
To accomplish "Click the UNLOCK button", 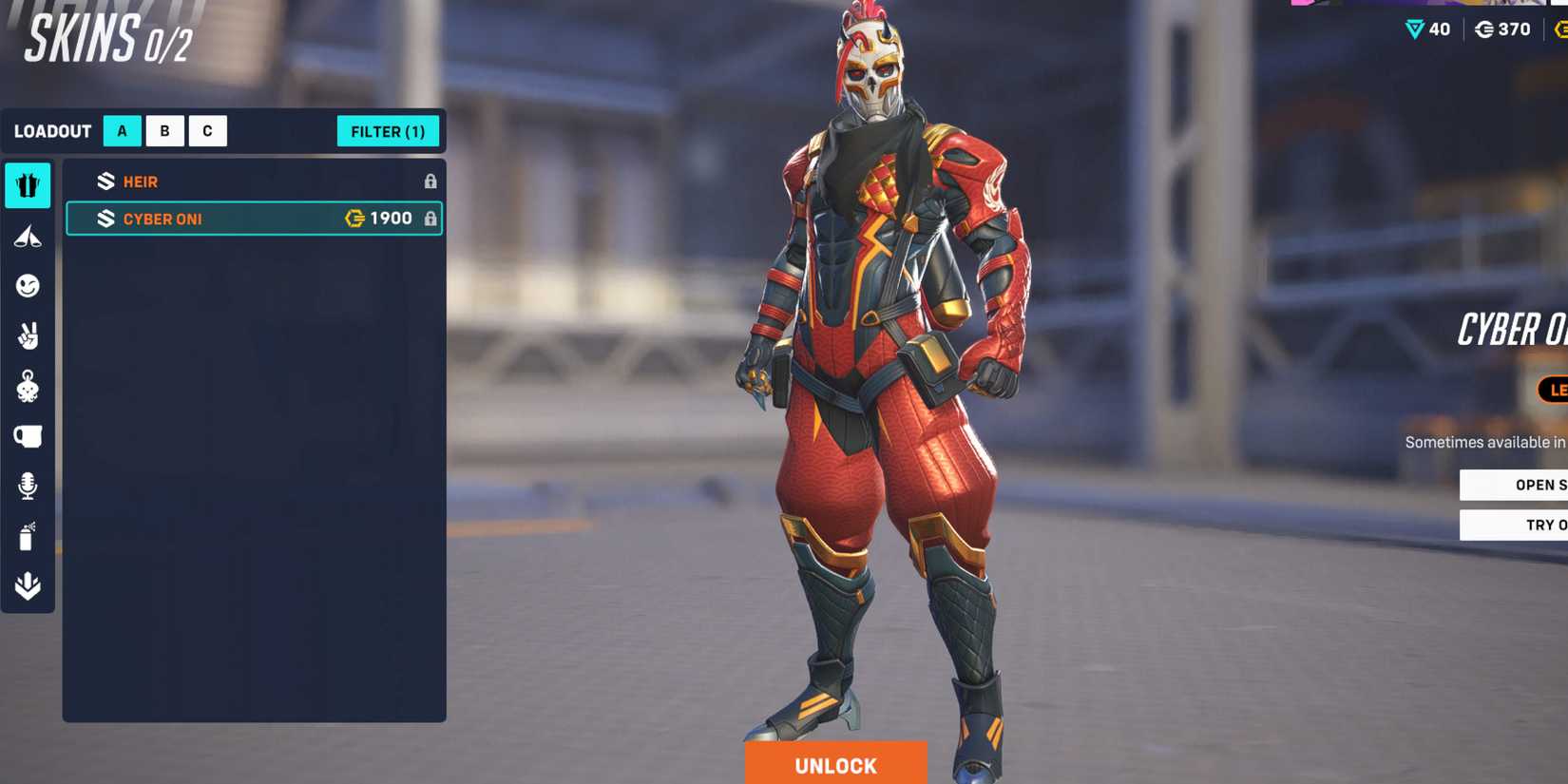I will [x=834, y=764].
